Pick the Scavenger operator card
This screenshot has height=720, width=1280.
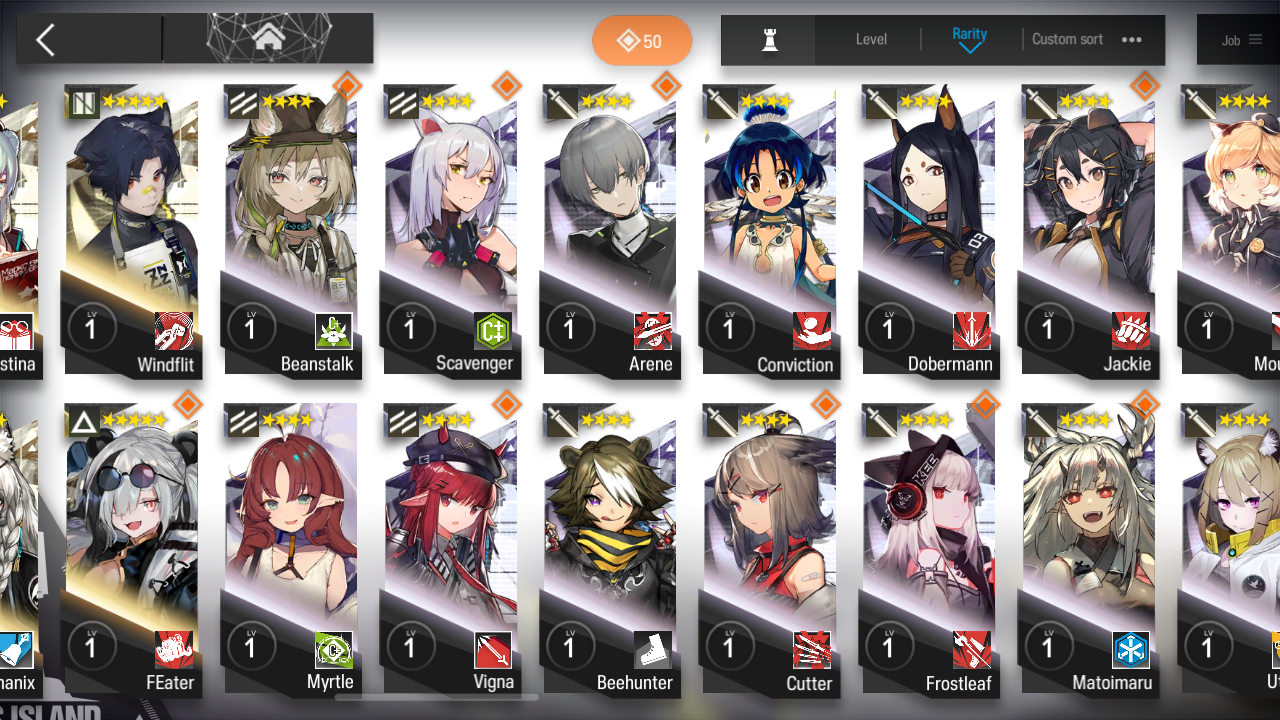[x=451, y=230]
